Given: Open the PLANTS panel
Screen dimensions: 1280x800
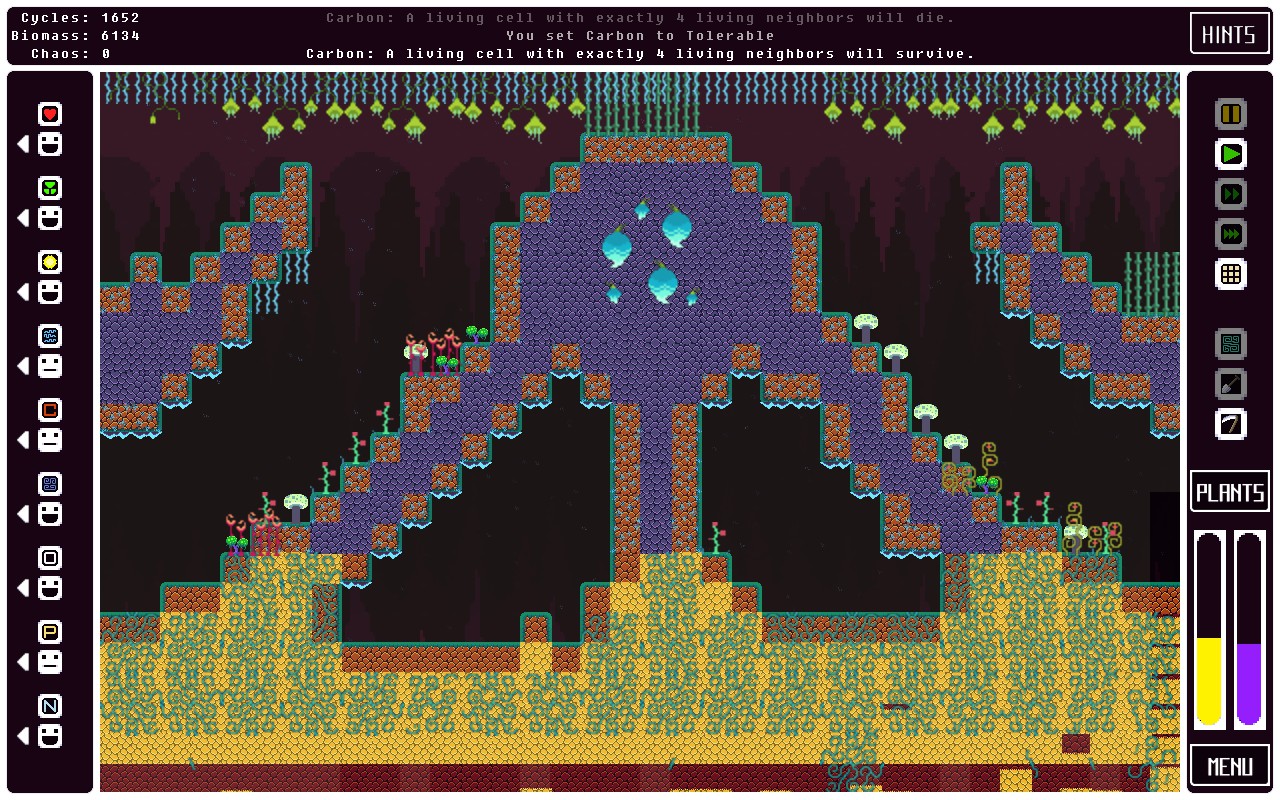Looking at the screenshot, I should tap(1229, 491).
